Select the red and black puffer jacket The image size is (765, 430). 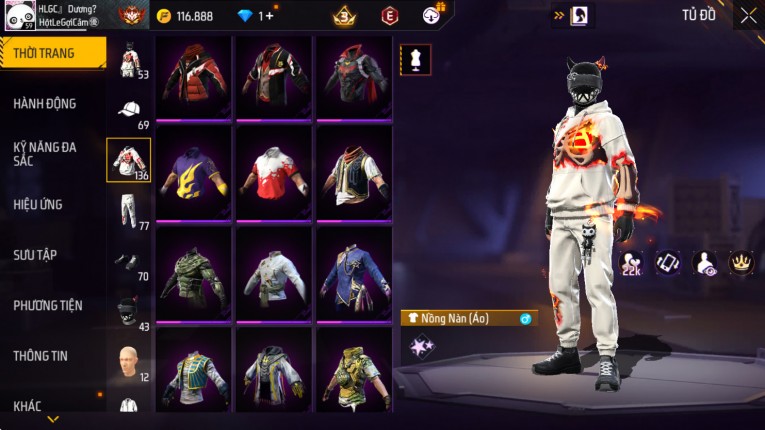(x=194, y=76)
